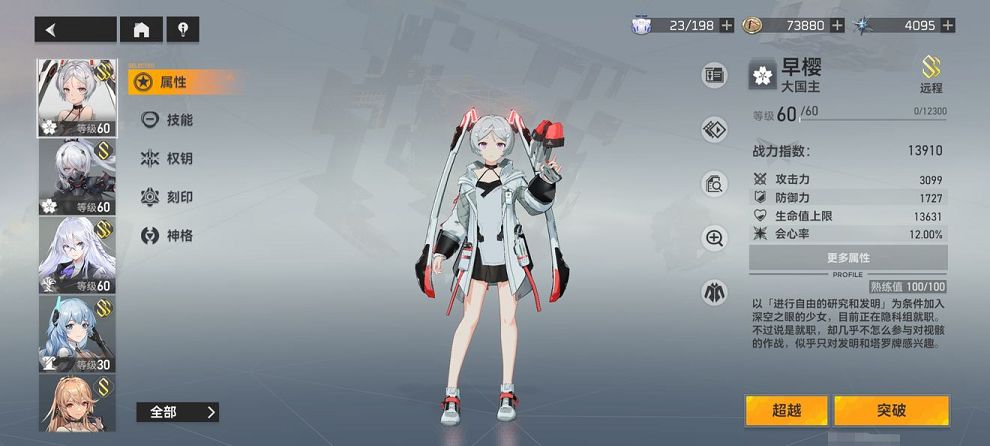Choose the long white-haired character portrait
The height and width of the screenshot is (446, 990).
pyautogui.click(x=76, y=254)
